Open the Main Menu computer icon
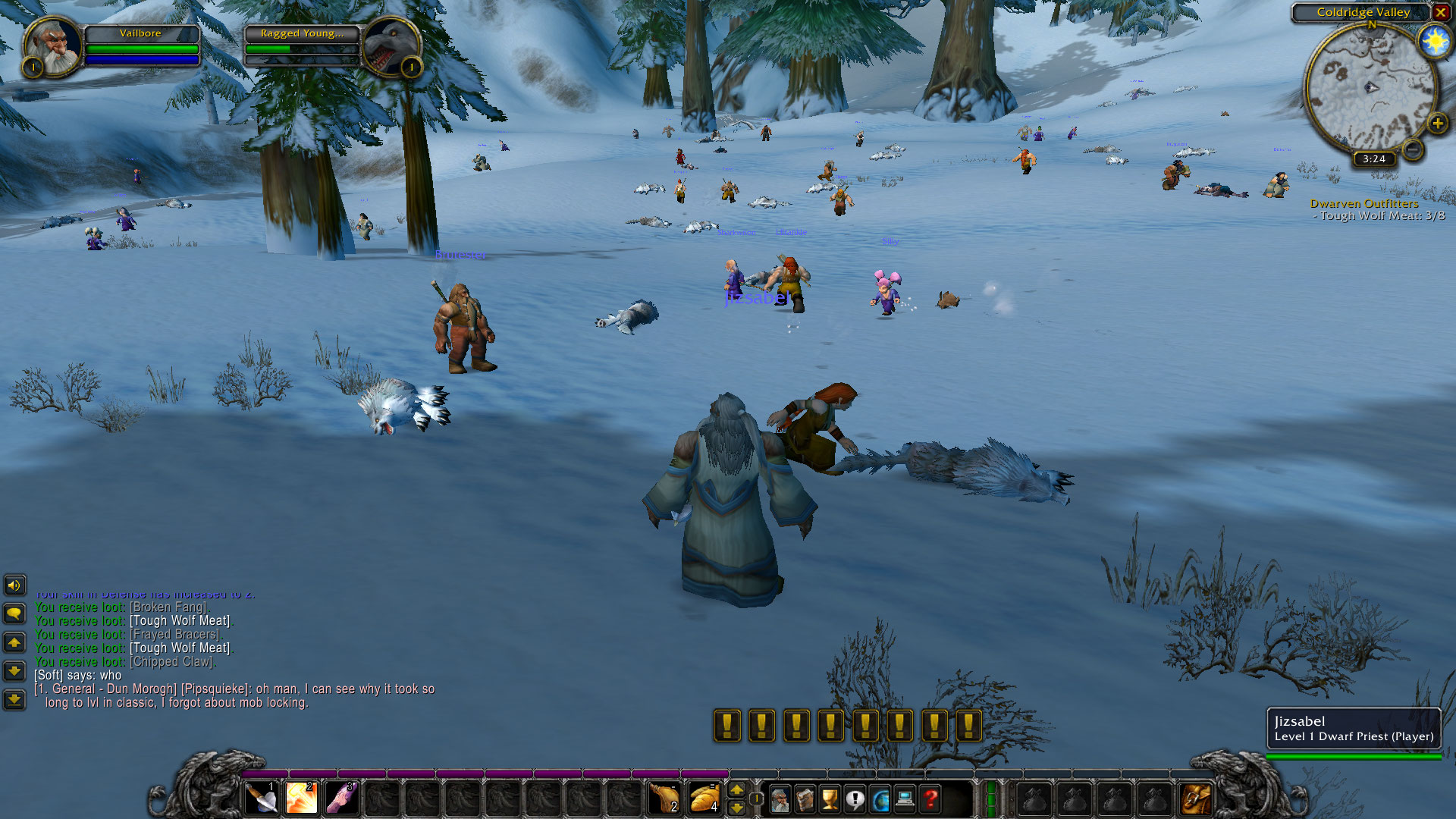1456x819 pixels. point(903,799)
